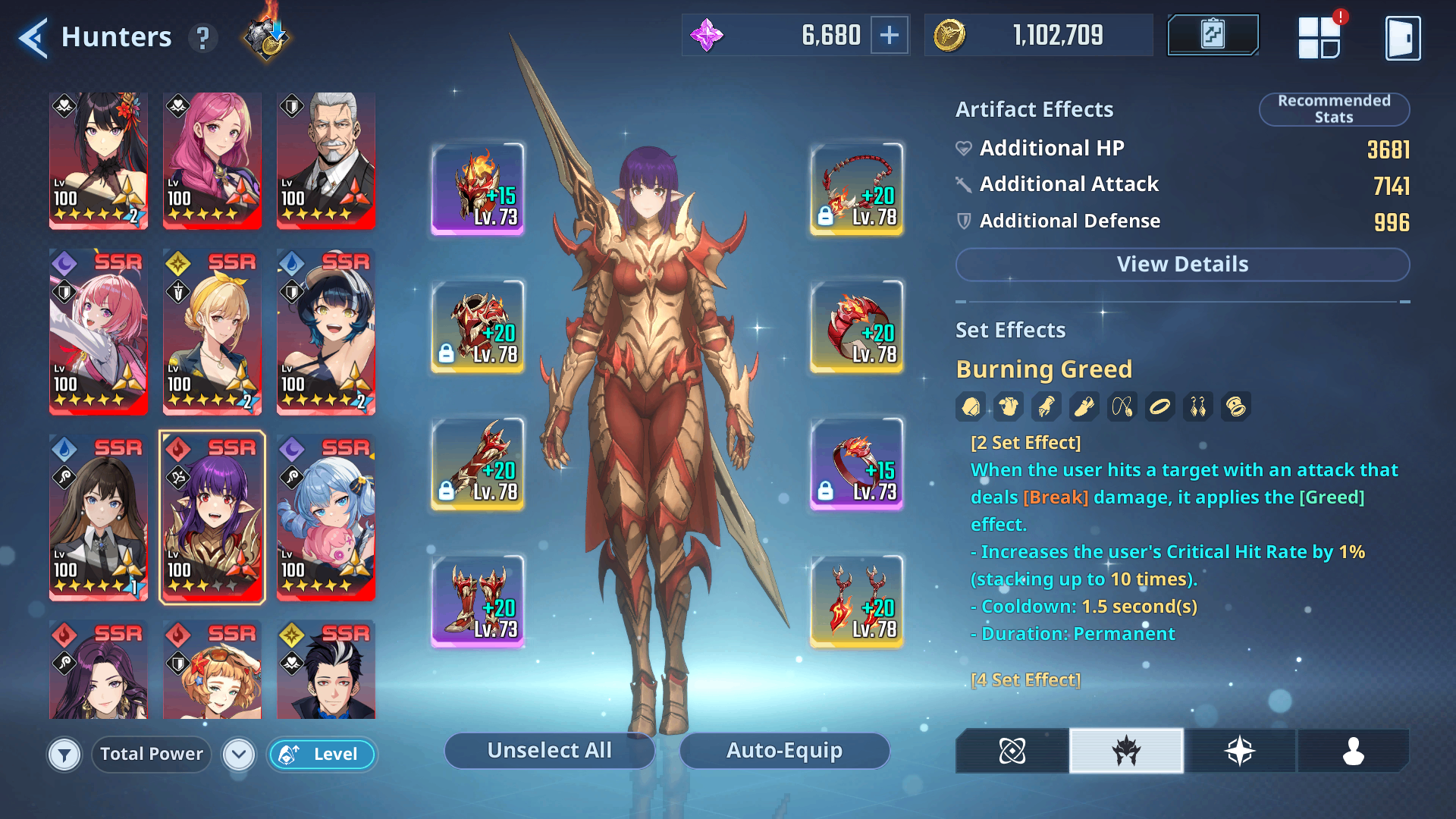
Task: Auto-Equip the best artifacts
Action: tap(784, 751)
